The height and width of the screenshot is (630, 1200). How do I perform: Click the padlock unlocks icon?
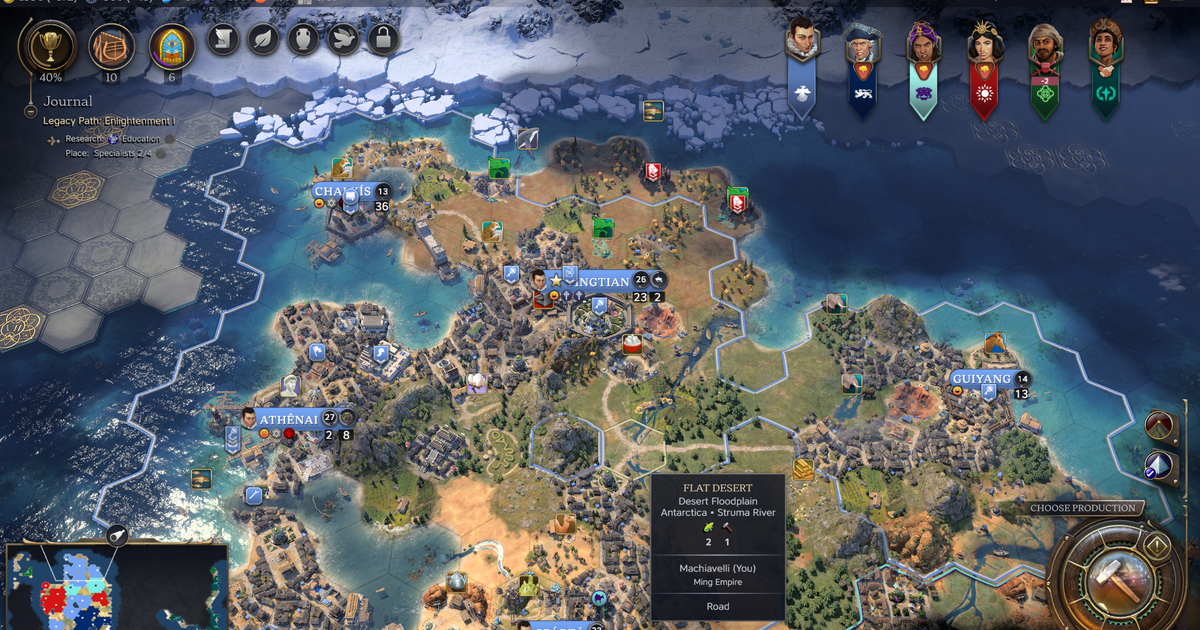[383, 39]
